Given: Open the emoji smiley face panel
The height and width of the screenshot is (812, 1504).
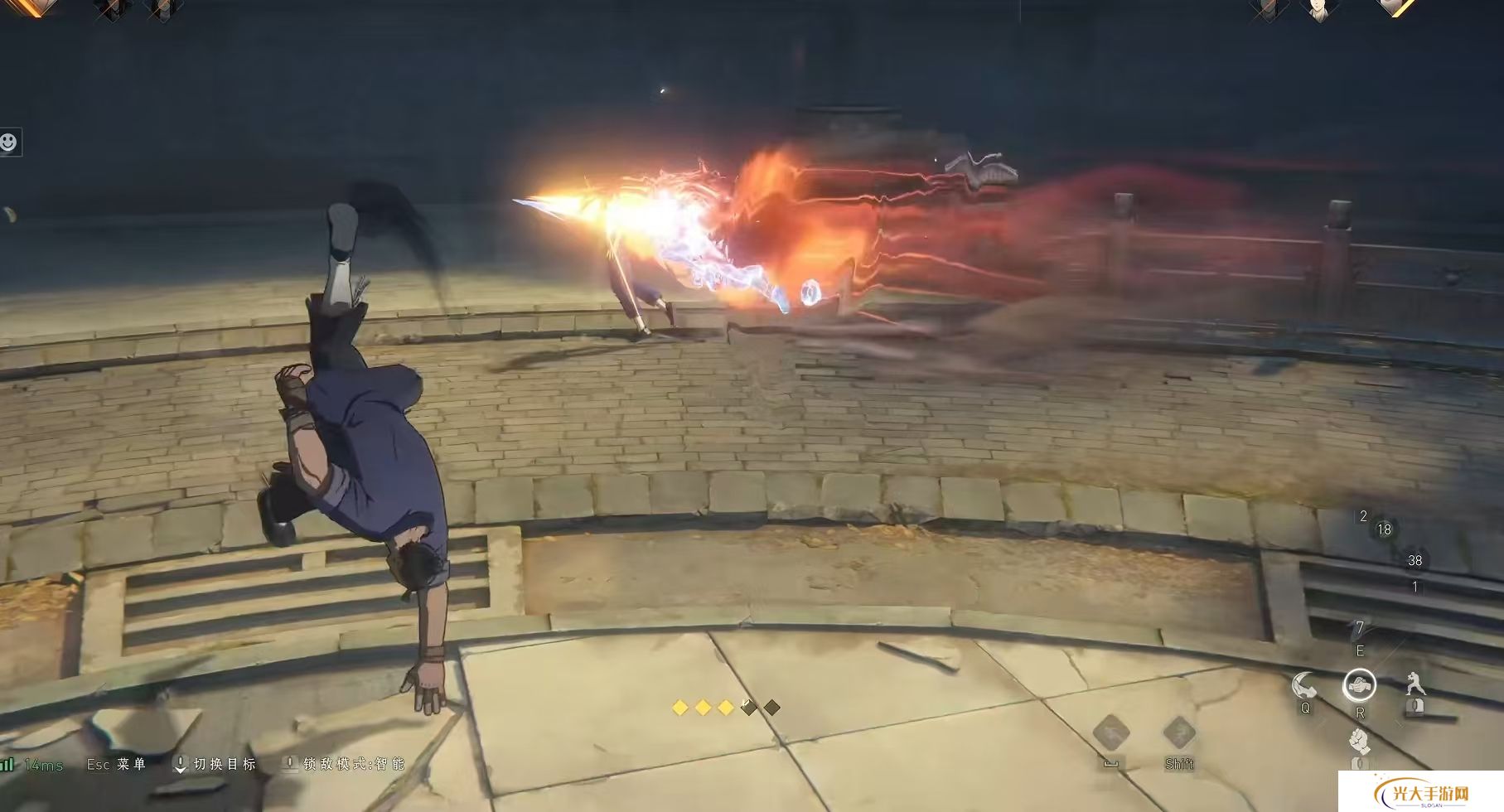Looking at the screenshot, I should 8,143.
